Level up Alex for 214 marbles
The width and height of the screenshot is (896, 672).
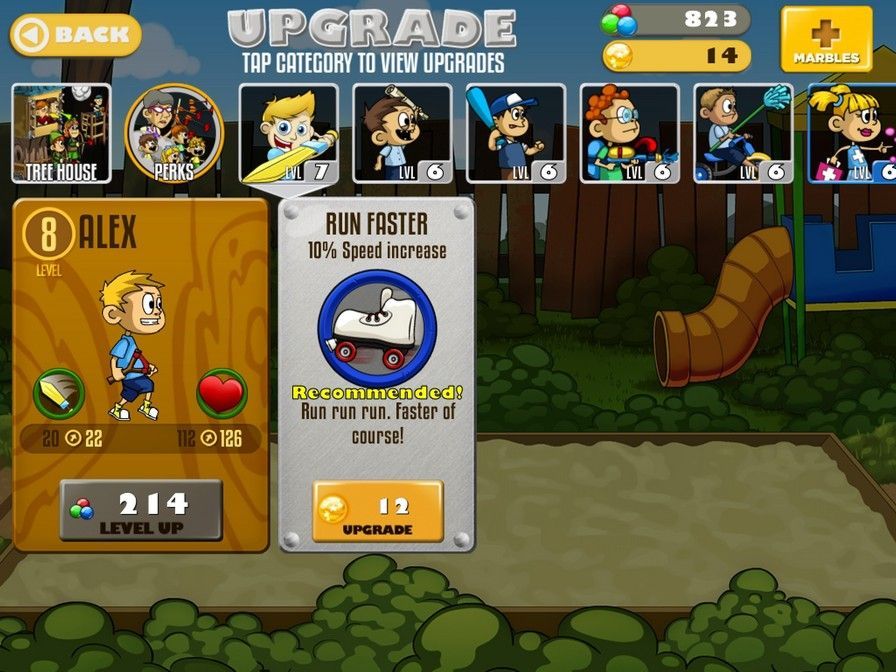[x=141, y=510]
